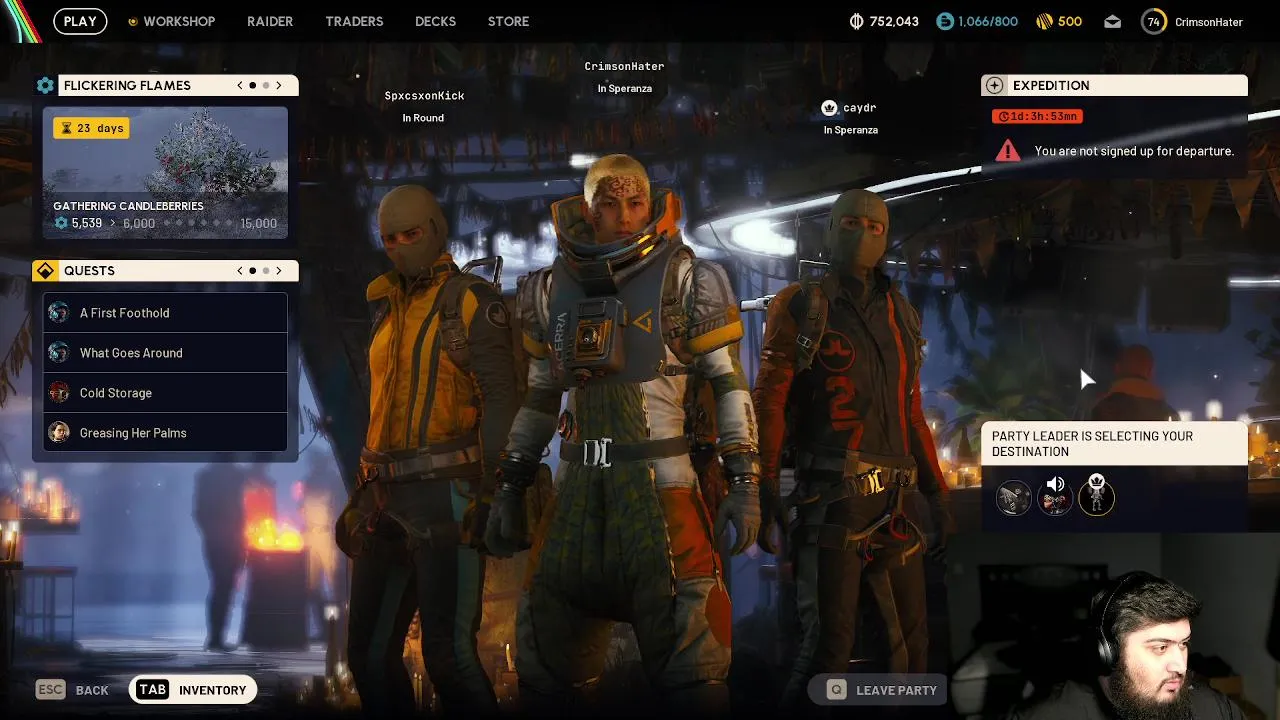Image resolution: width=1280 pixels, height=720 pixels.
Task: Show the previous Flickering Flames event page
Action: pos(240,86)
